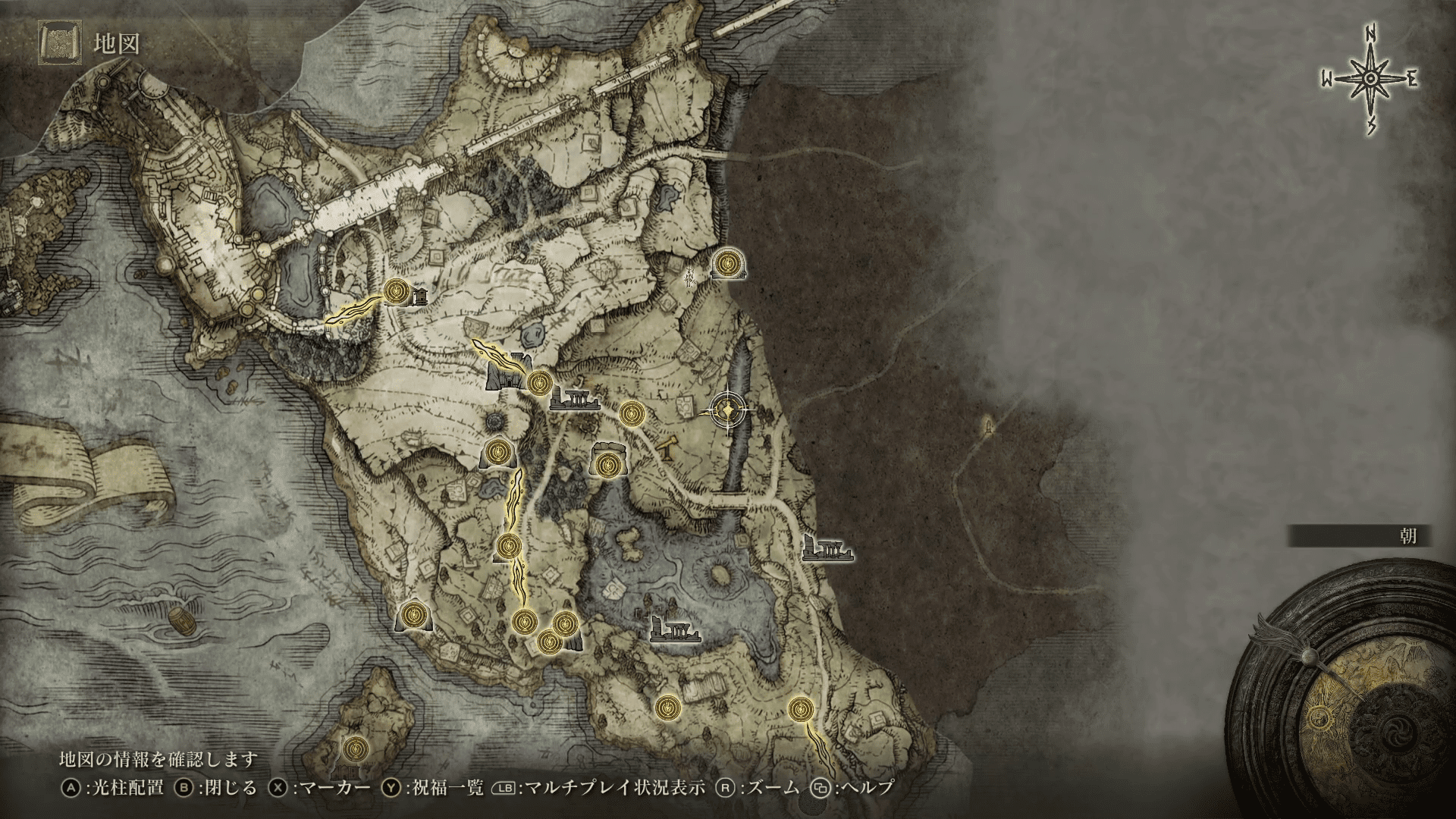Select the grace marker on the southeastern road

point(799,709)
